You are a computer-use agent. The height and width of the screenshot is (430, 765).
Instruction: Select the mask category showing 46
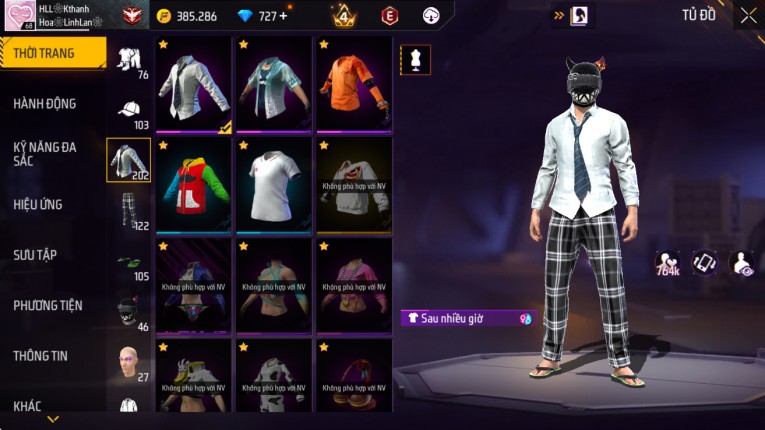129,311
